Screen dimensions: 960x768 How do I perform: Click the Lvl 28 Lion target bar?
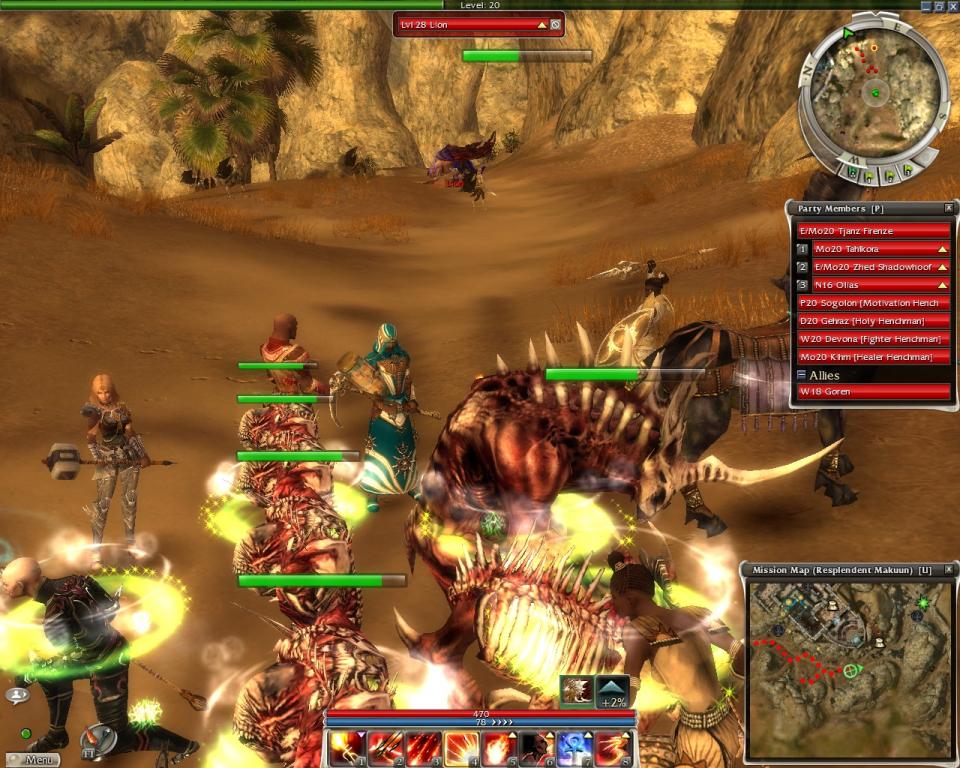point(470,24)
